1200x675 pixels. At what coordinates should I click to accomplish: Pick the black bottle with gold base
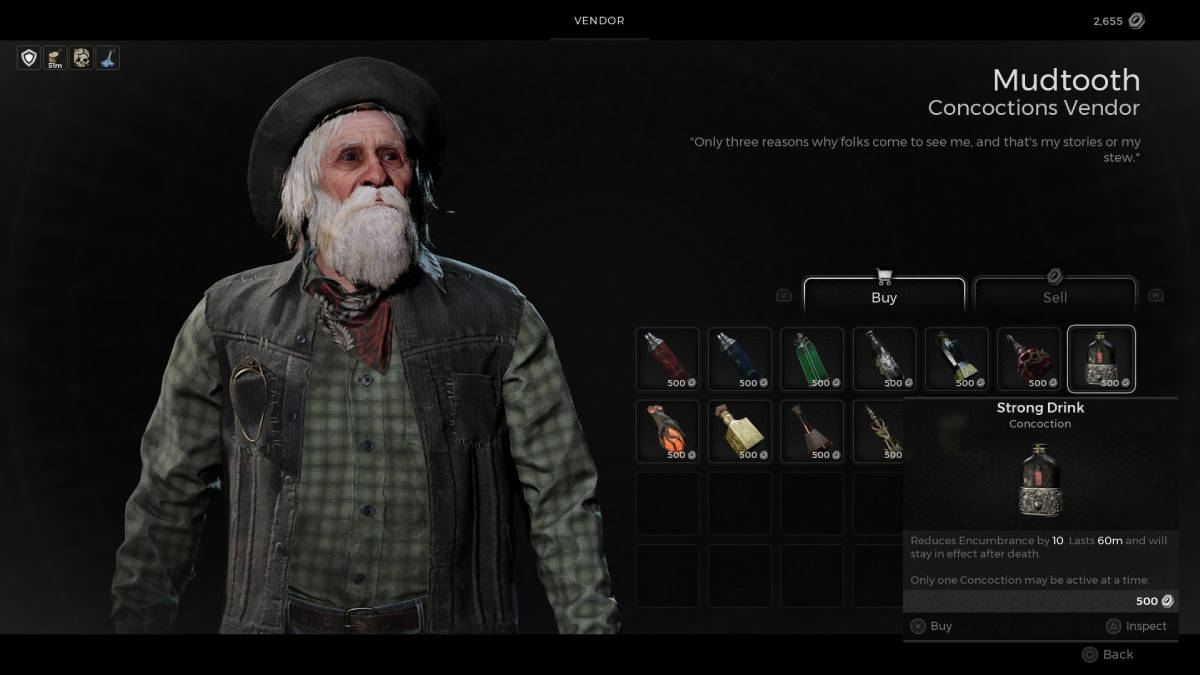coord(956,359)
